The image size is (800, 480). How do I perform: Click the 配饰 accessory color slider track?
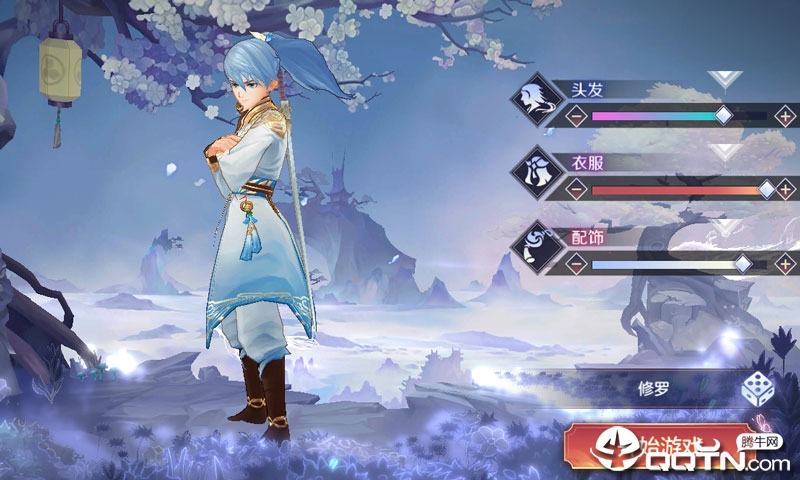pyautogui.click(x=680, y=264)
